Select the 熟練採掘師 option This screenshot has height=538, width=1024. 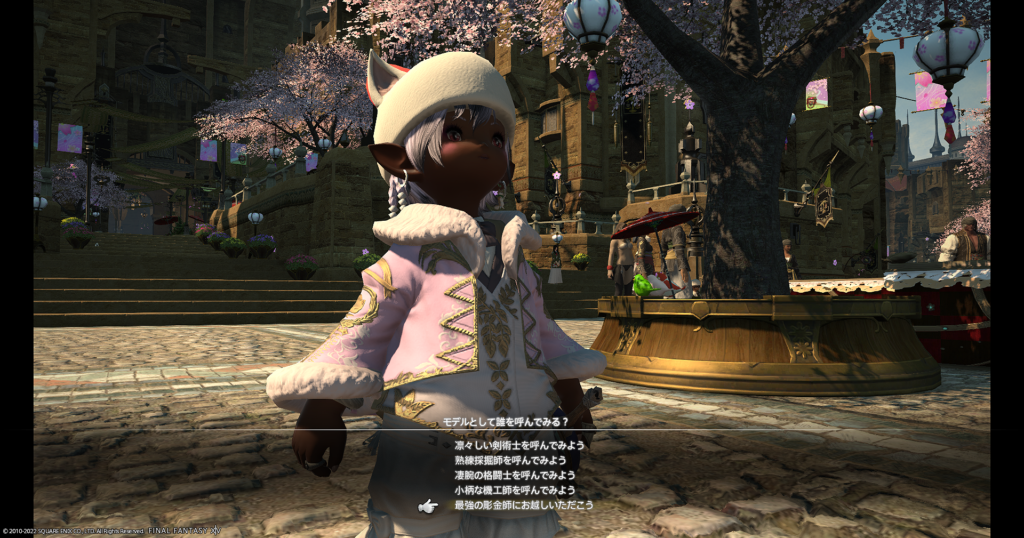(510, 460)
